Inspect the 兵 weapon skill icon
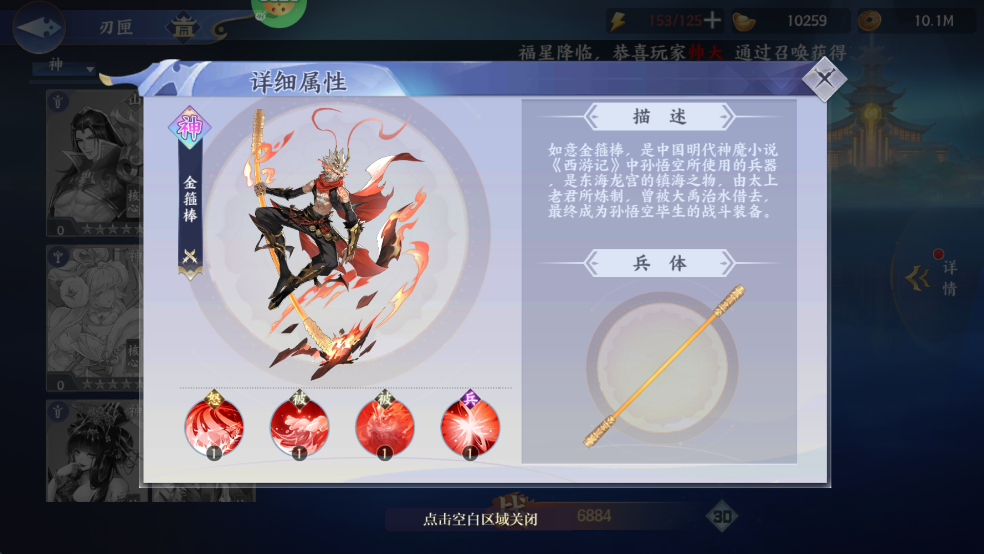Viewport: 984px width, 554px height. pyautogui.click(x=471, y=427)
